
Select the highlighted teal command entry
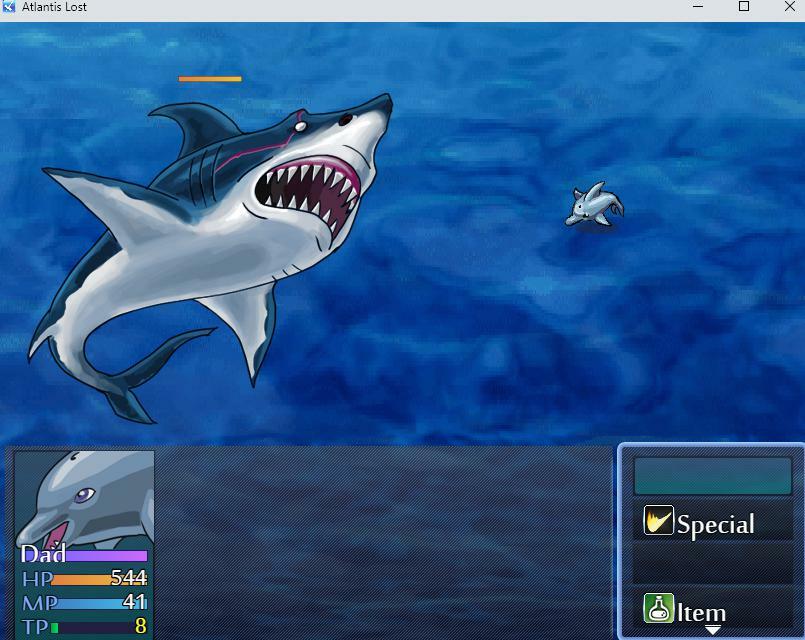click(712, 477)
